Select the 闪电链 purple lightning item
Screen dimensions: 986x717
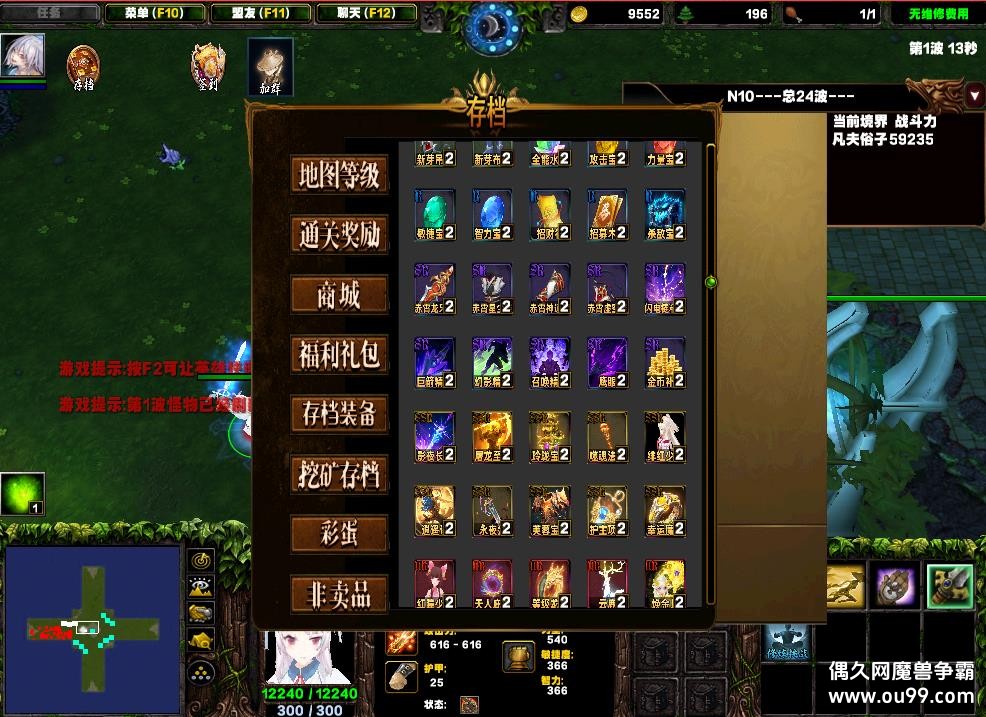[x=665, y=289]
